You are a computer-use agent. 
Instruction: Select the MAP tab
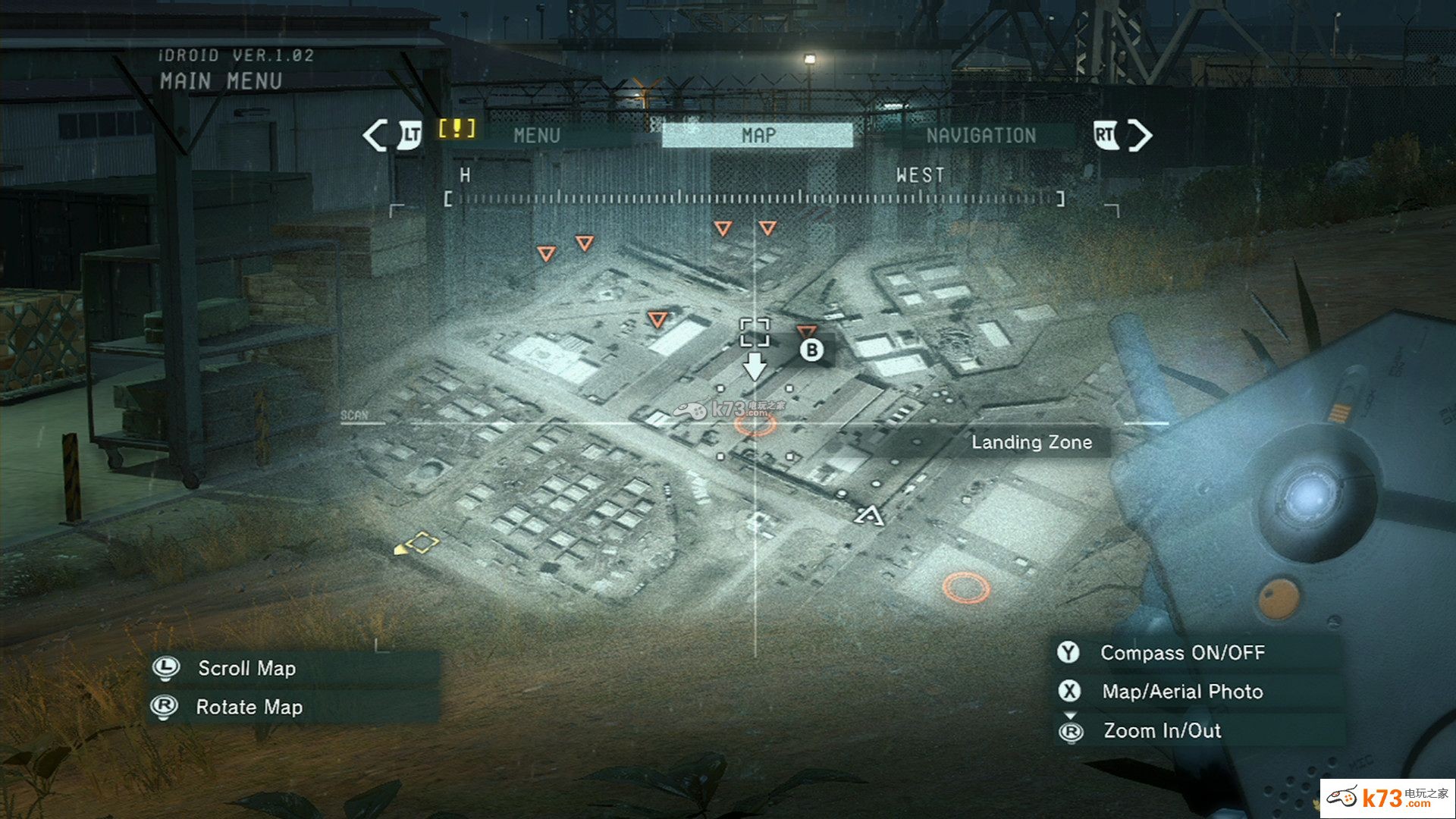pos(758,136)
